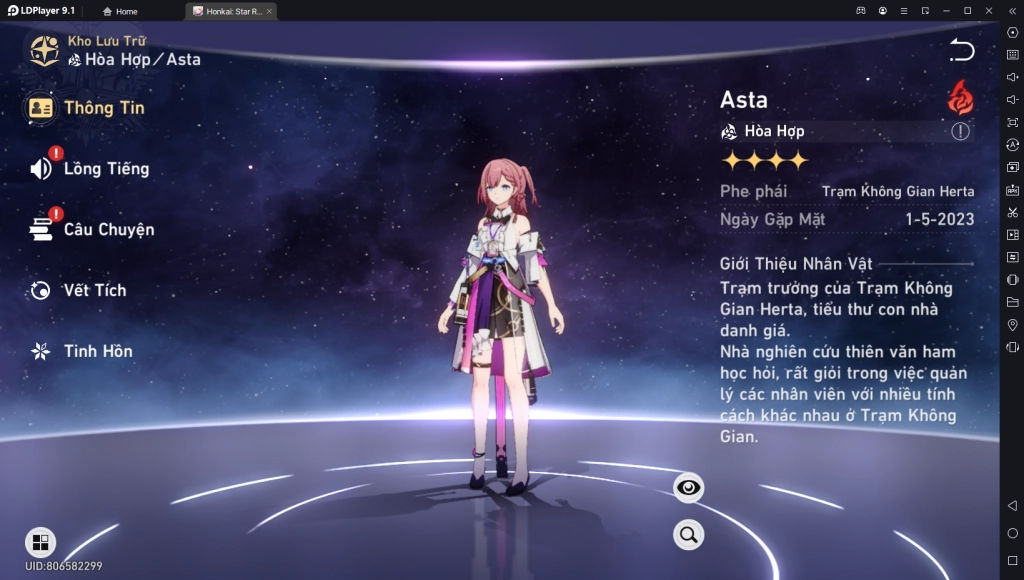Switch to the LDPlayer Home tab

tap(121, 11)
